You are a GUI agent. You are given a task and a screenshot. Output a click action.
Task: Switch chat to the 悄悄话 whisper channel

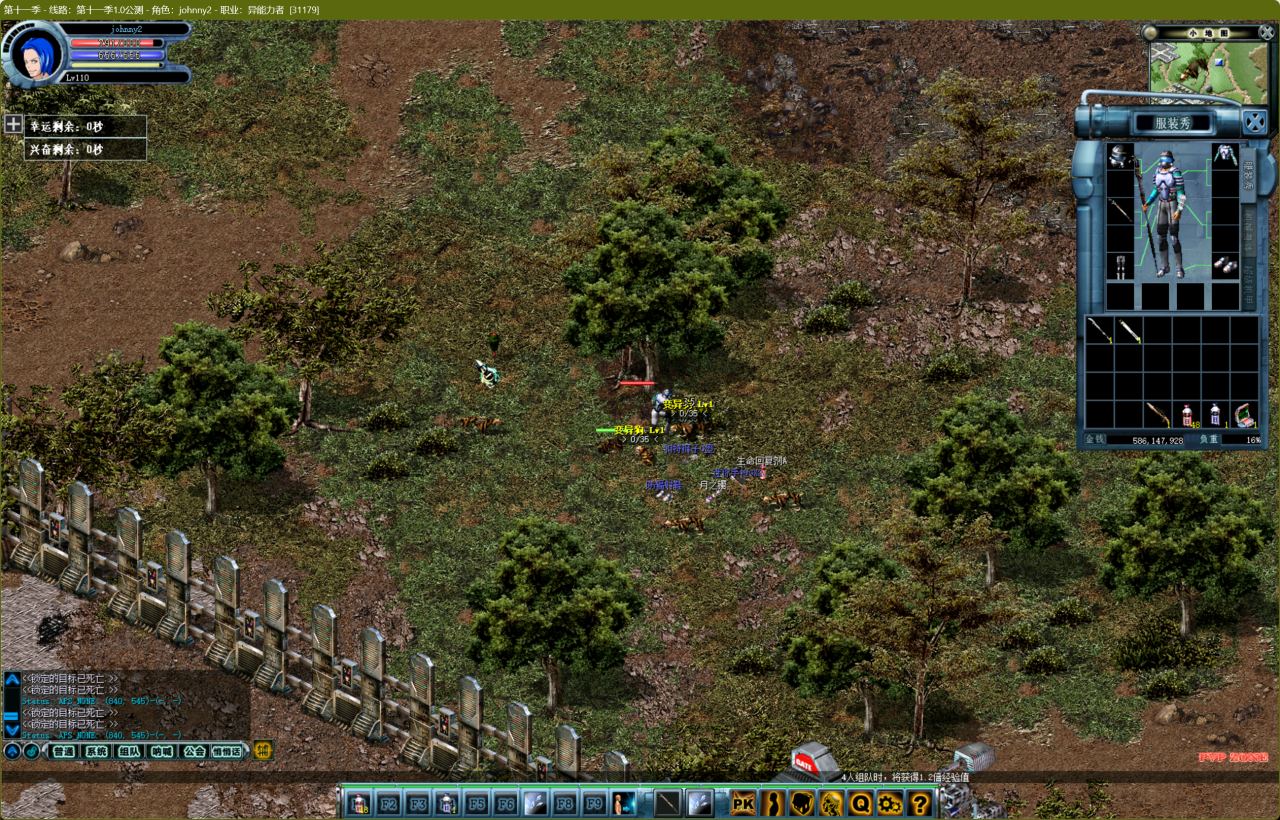pos(227,751)
